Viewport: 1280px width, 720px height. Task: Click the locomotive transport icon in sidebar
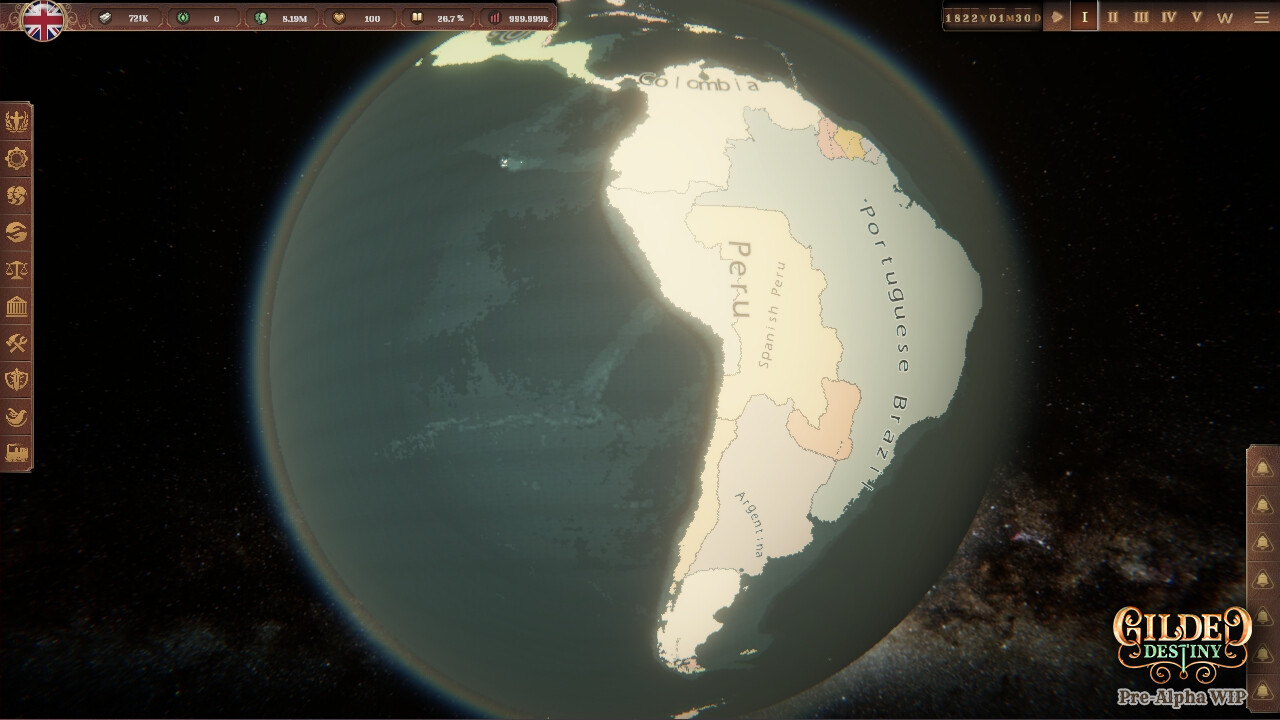pyautogui.click(x=17, y=454)
